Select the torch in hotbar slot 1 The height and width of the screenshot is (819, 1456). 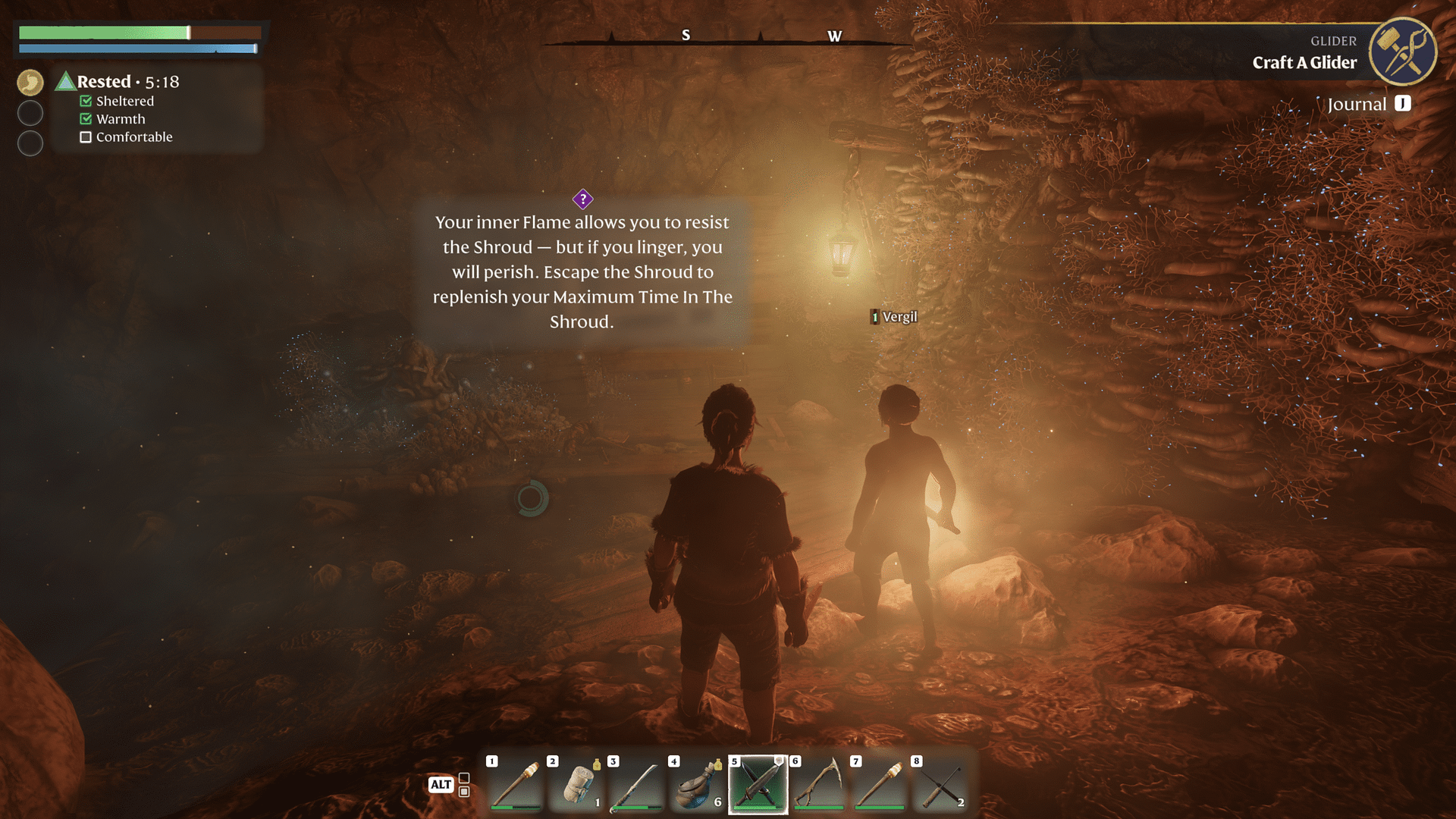tap(516, 785)
